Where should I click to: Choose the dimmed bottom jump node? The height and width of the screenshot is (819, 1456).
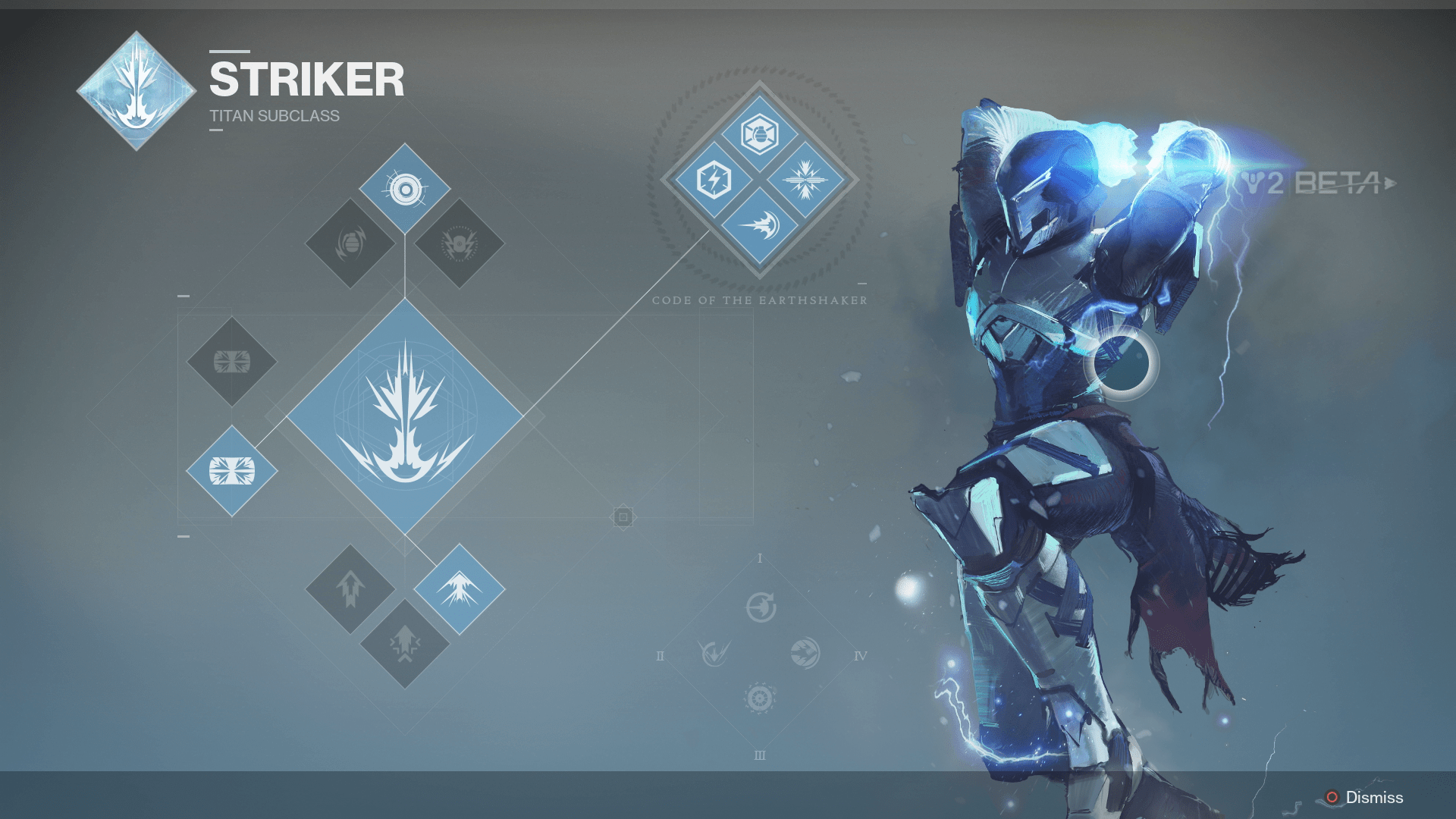click(x=405, y=644)
